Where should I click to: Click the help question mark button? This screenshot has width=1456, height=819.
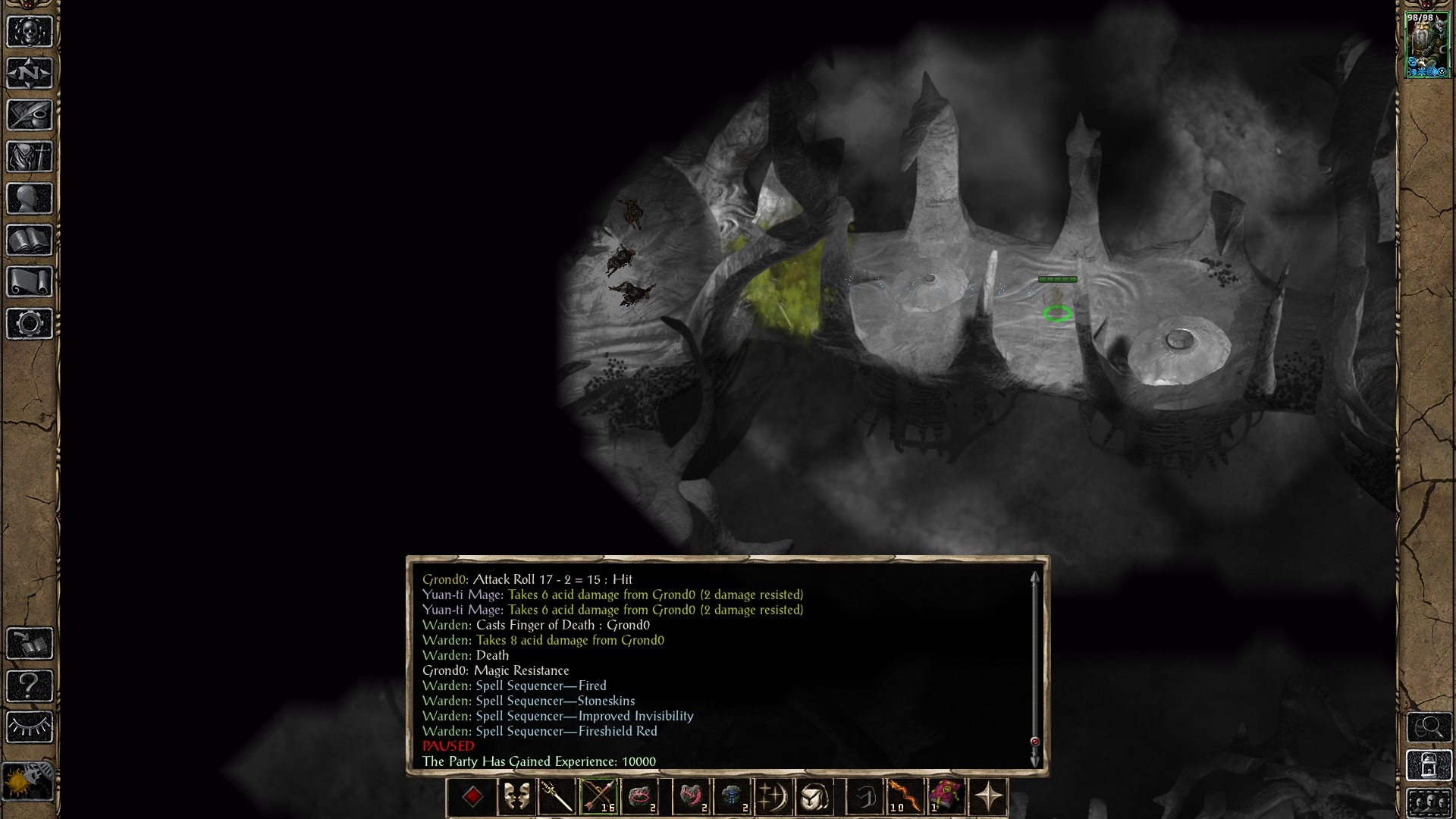pos(30,686)
